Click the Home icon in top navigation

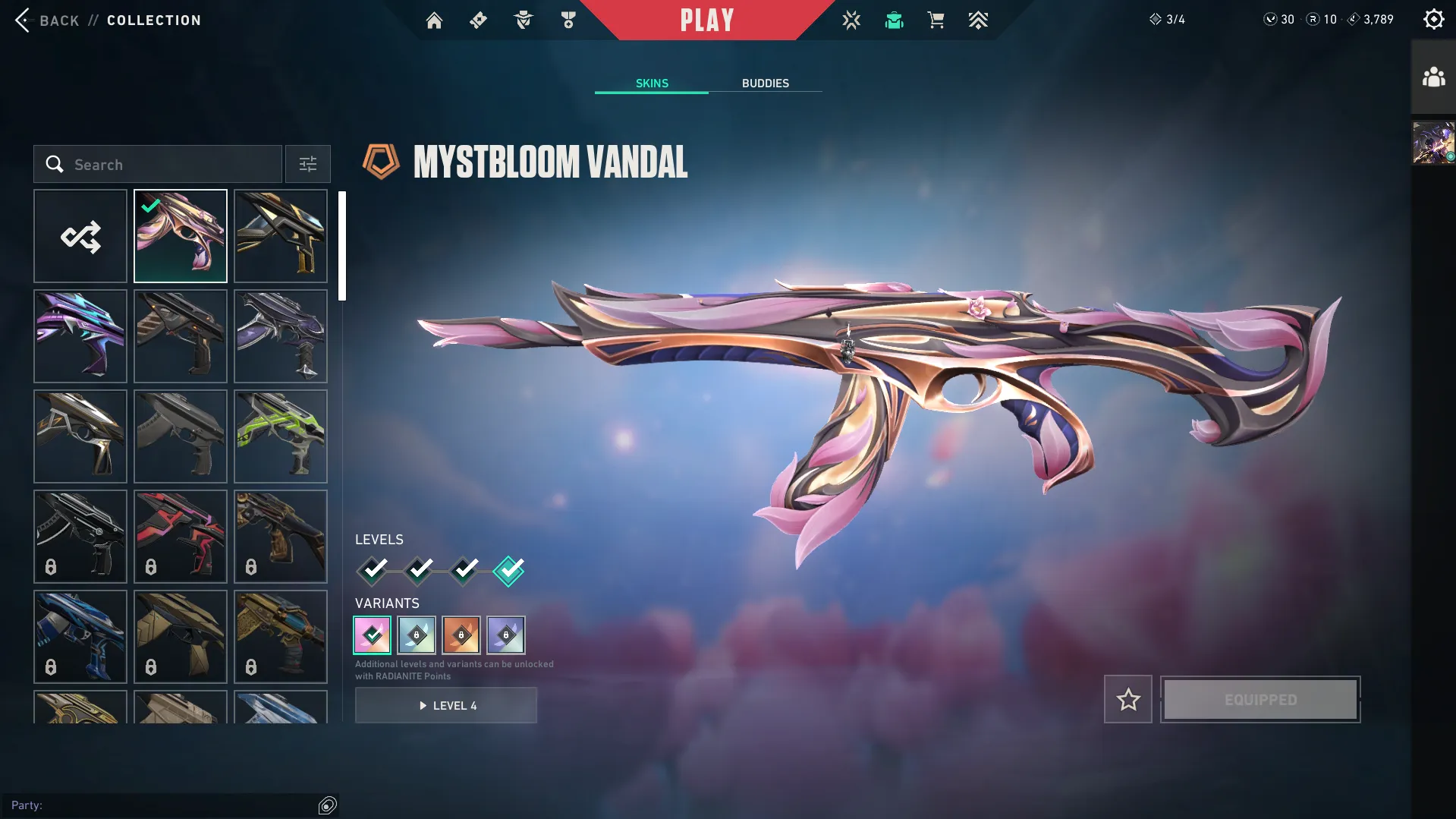[x=434, y=20]
